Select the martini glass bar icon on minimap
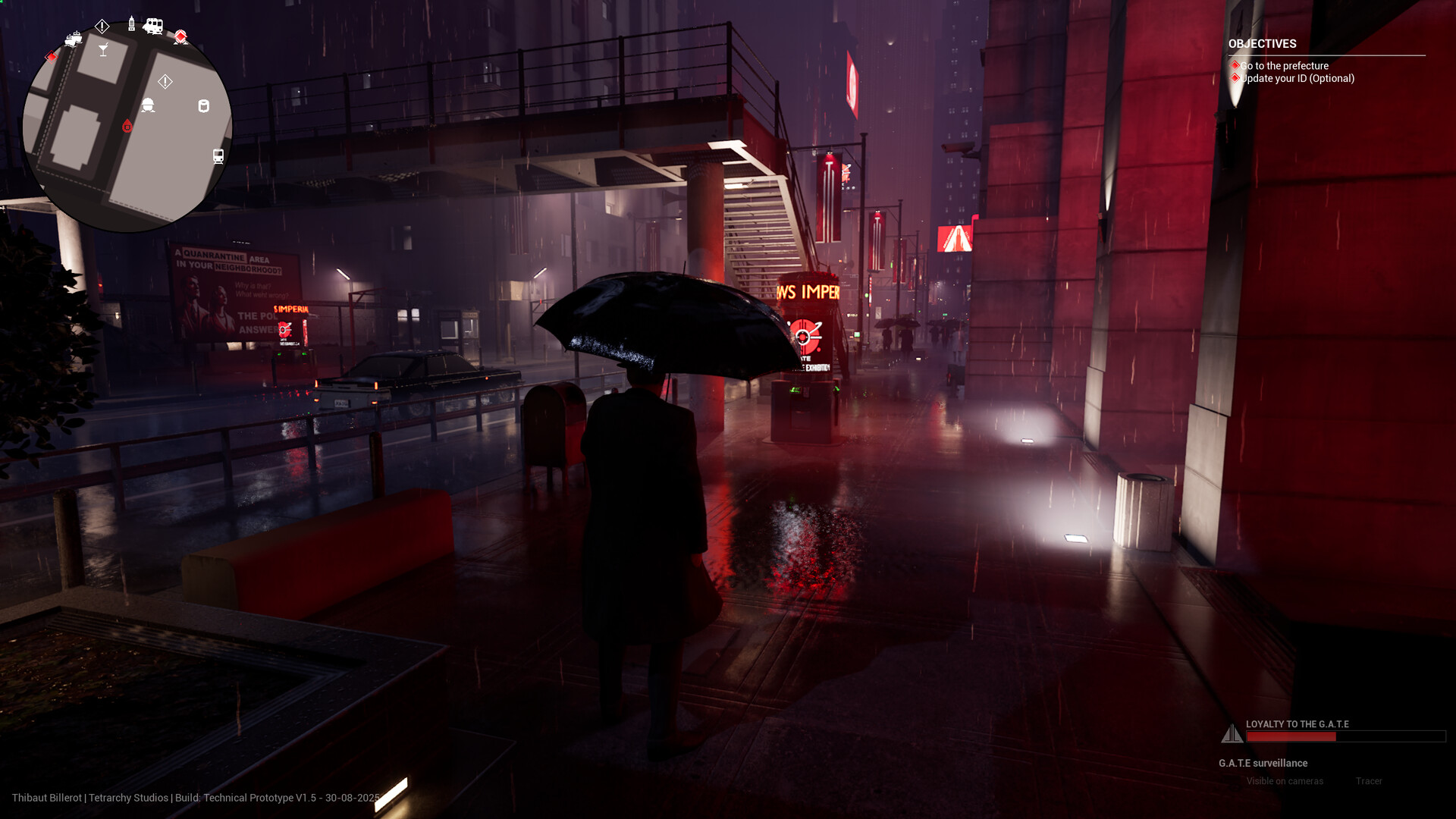Screen dimensions: 1456x819 (x=103, y=49)
